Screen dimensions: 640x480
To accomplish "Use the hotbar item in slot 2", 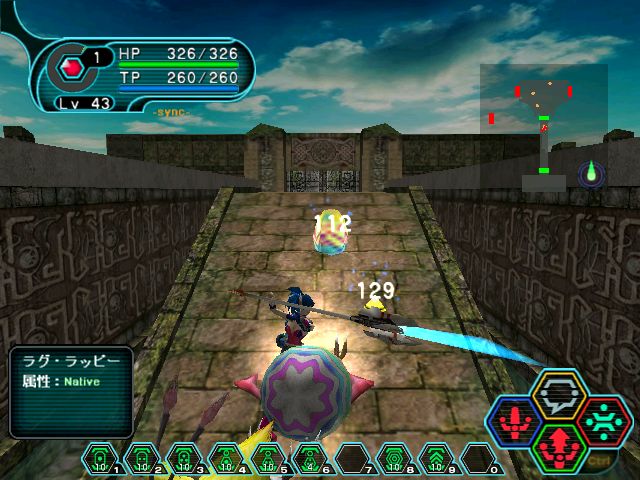I will click(x=141, y=460).
